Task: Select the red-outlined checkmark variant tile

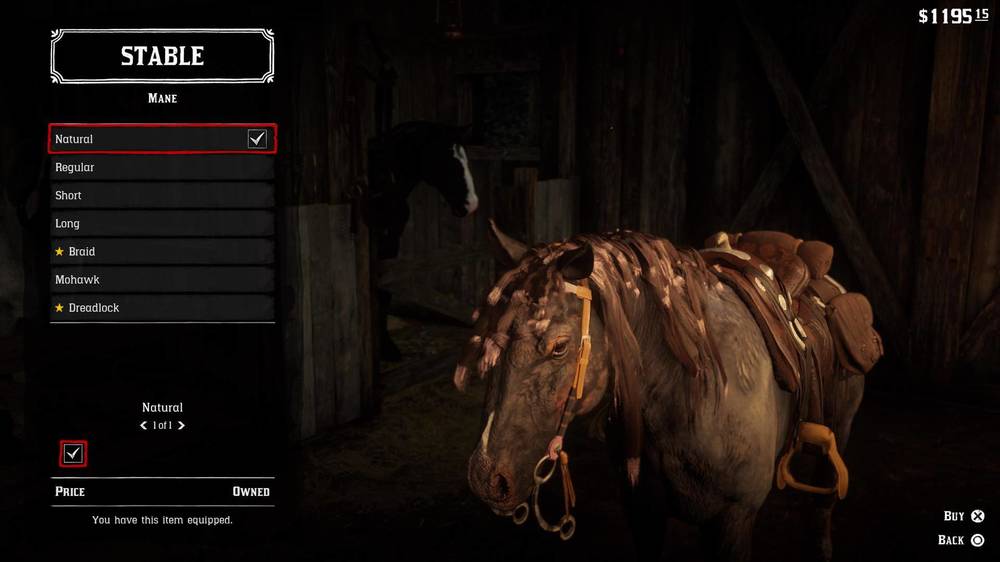Action: click(x=73, y=454)
